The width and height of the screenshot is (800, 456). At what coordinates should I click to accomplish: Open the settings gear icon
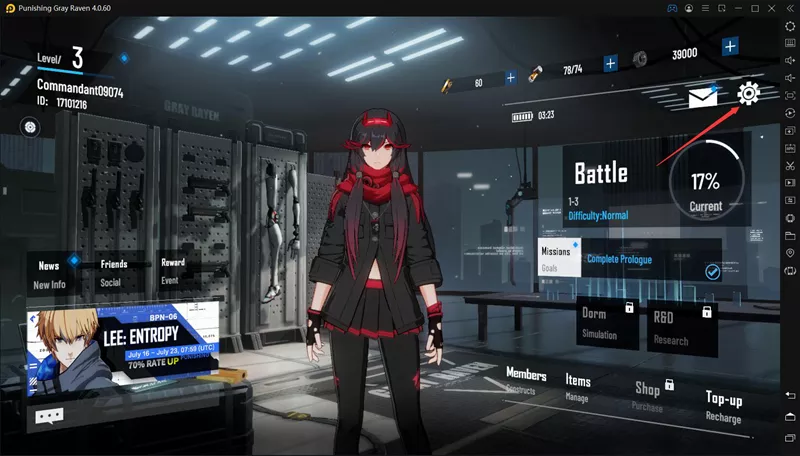tap(748, 95)
